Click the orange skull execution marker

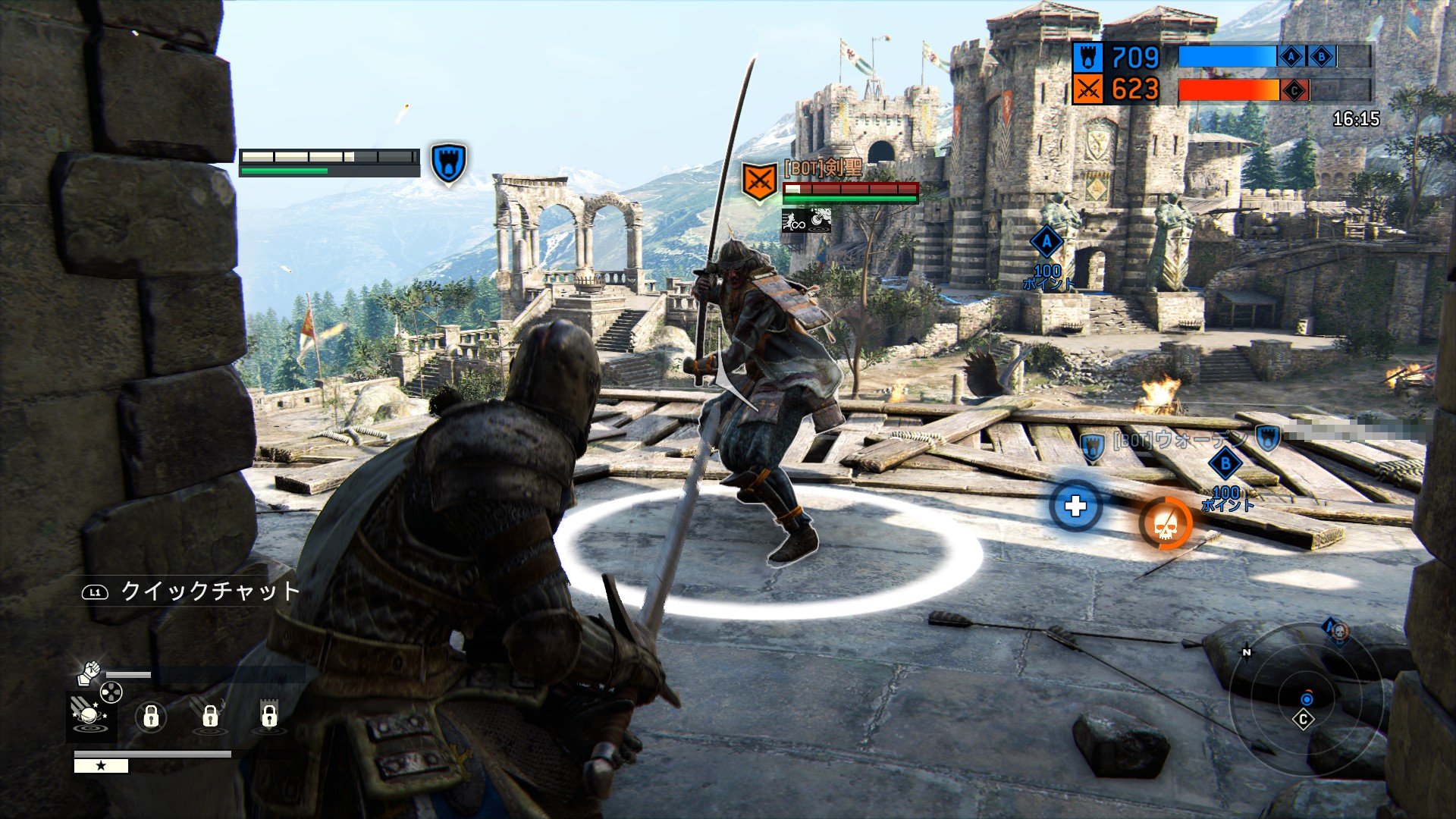tap(1166, 523)
